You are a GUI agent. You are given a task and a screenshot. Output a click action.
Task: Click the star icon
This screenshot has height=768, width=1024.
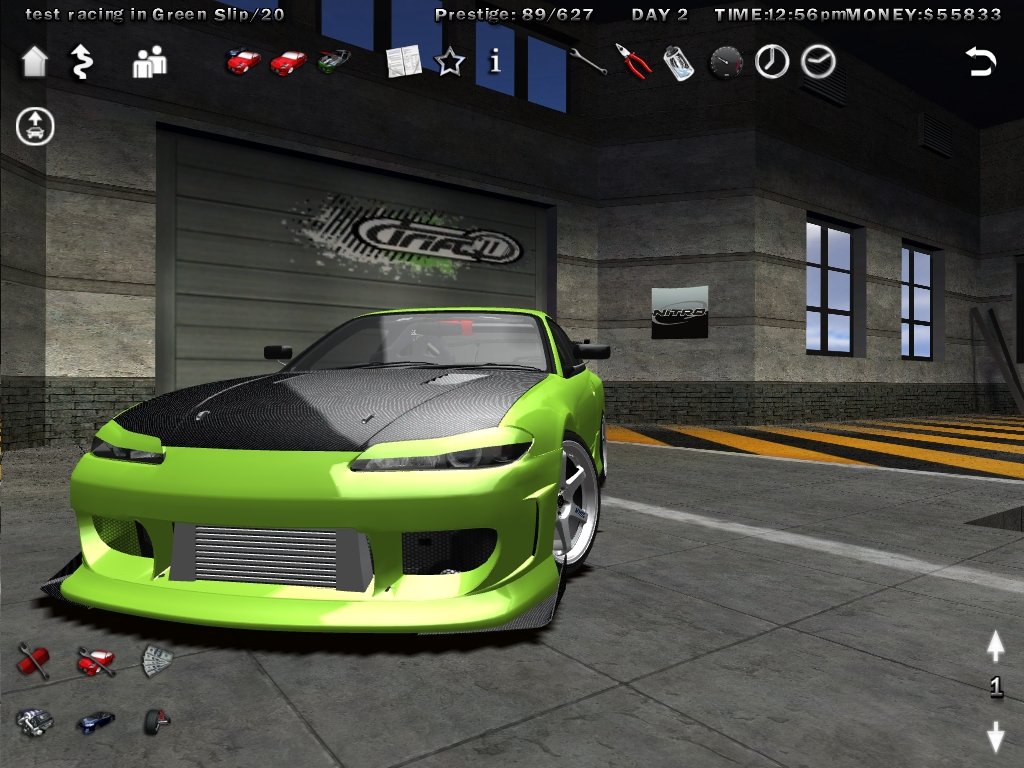click(x=450, y=63)
